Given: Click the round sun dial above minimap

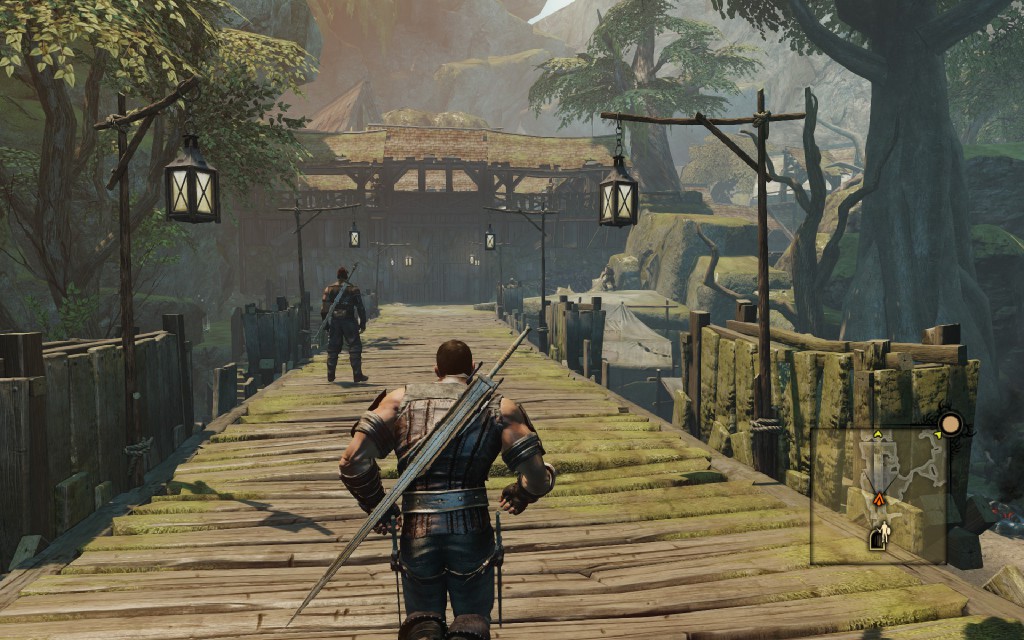Looking at the screenshot, I should pos(951,424).
